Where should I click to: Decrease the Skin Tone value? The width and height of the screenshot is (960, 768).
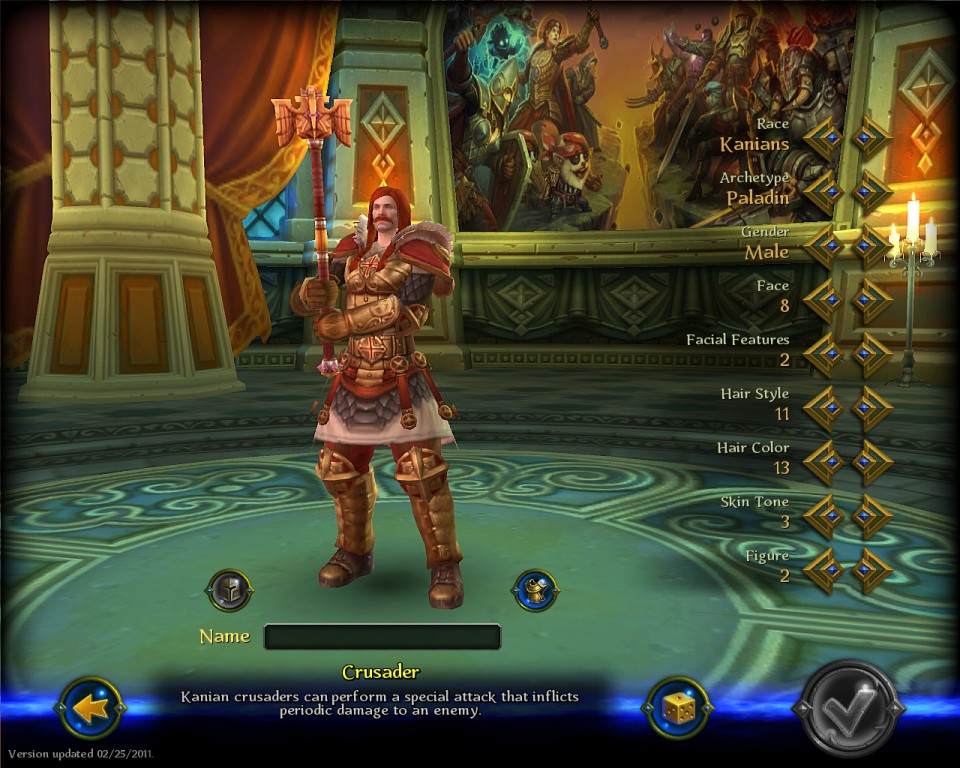824,516
